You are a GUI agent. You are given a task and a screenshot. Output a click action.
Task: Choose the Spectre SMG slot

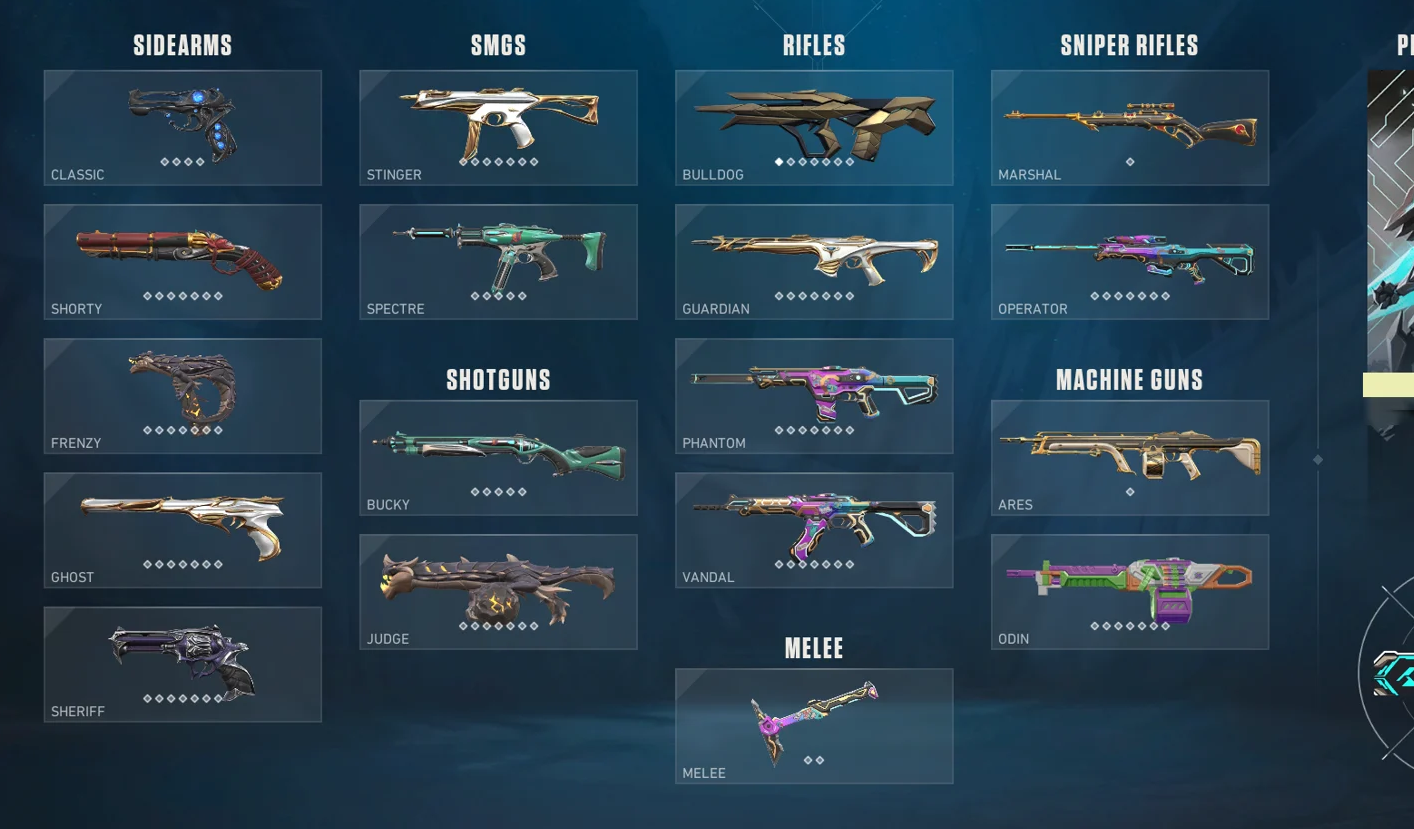(498, 261)
